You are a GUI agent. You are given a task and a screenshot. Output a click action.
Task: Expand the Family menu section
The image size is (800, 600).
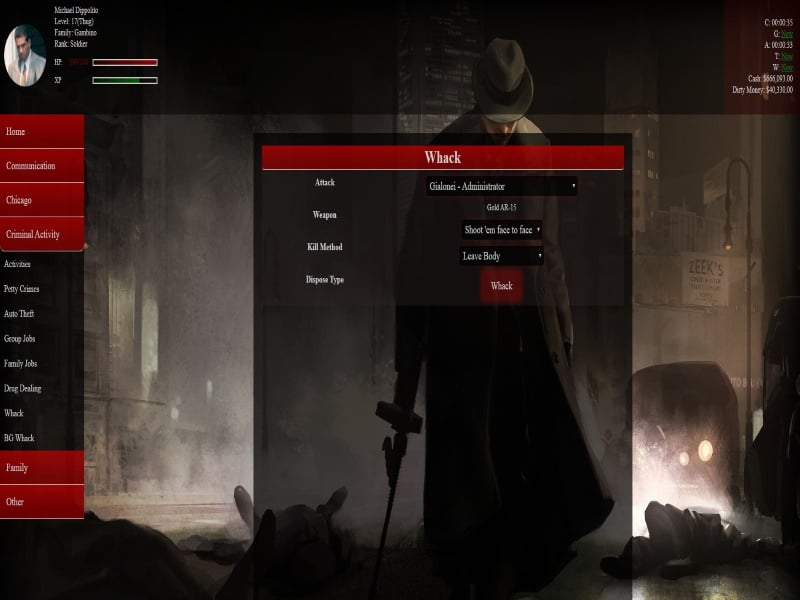(x=42, y=468)
